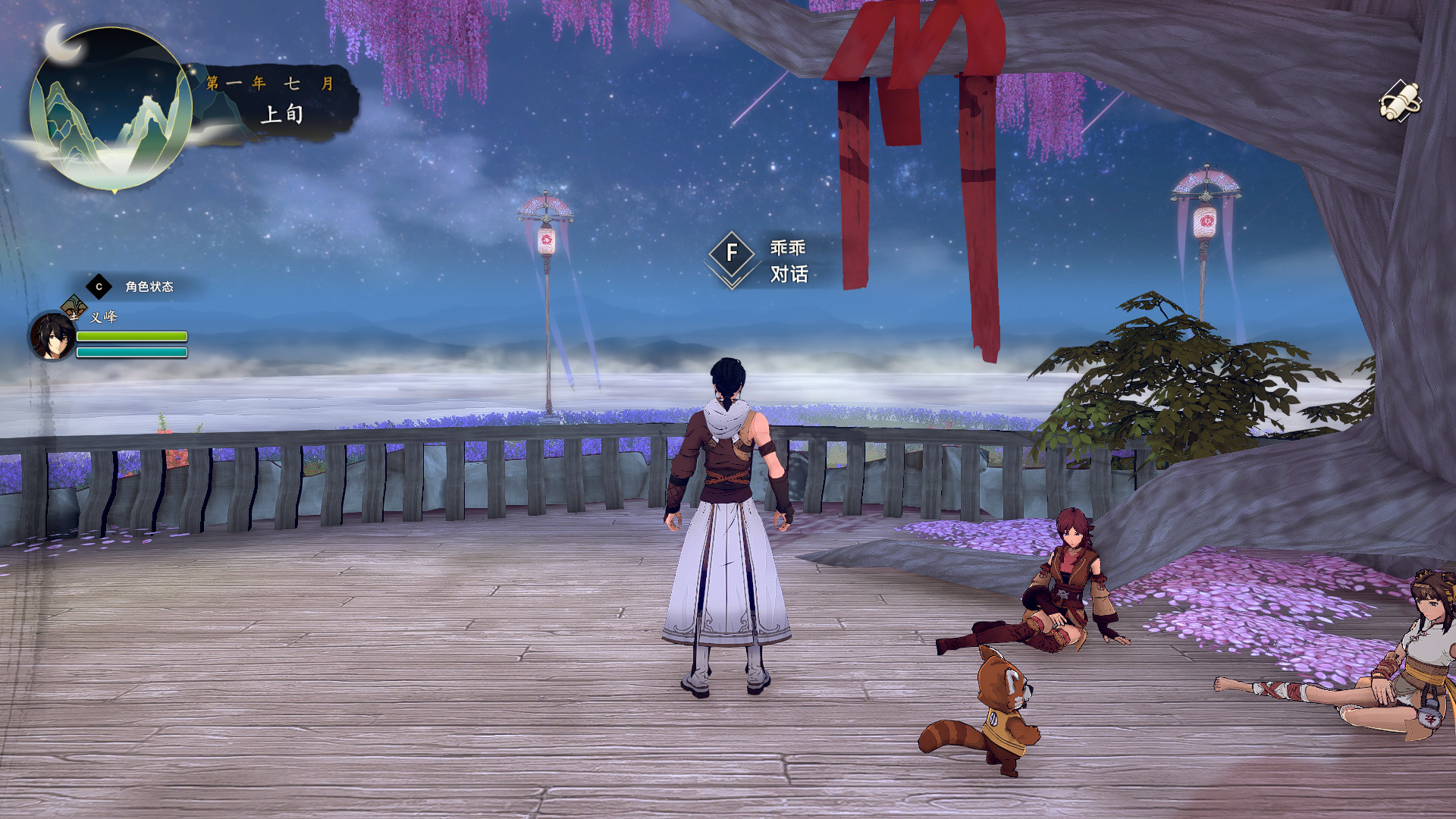Select the 又峰 character portrait
This screenshot has width=1456, height=819.
(x=52, y=337)
